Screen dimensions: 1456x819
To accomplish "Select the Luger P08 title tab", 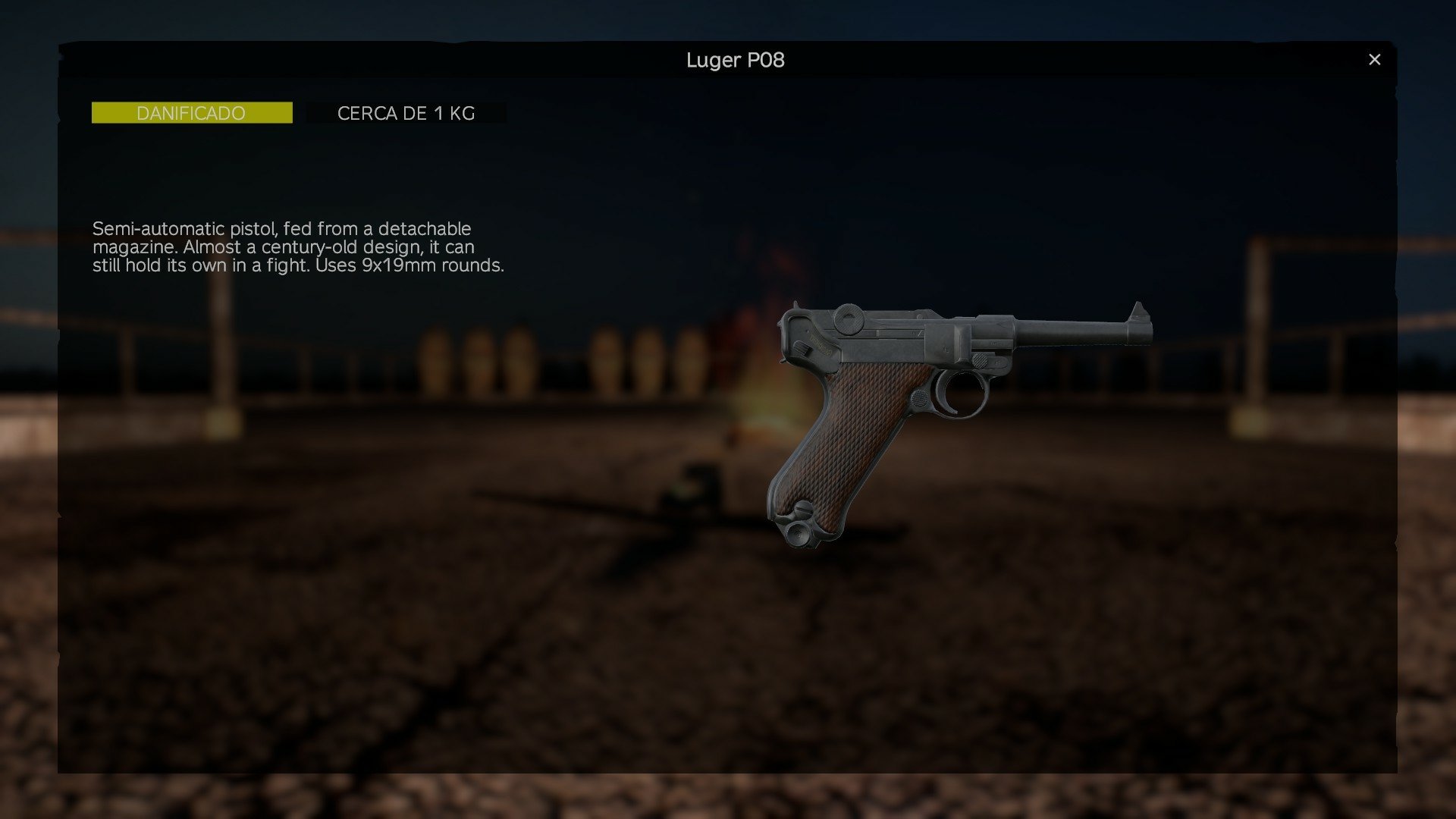I will pos(735,60).
